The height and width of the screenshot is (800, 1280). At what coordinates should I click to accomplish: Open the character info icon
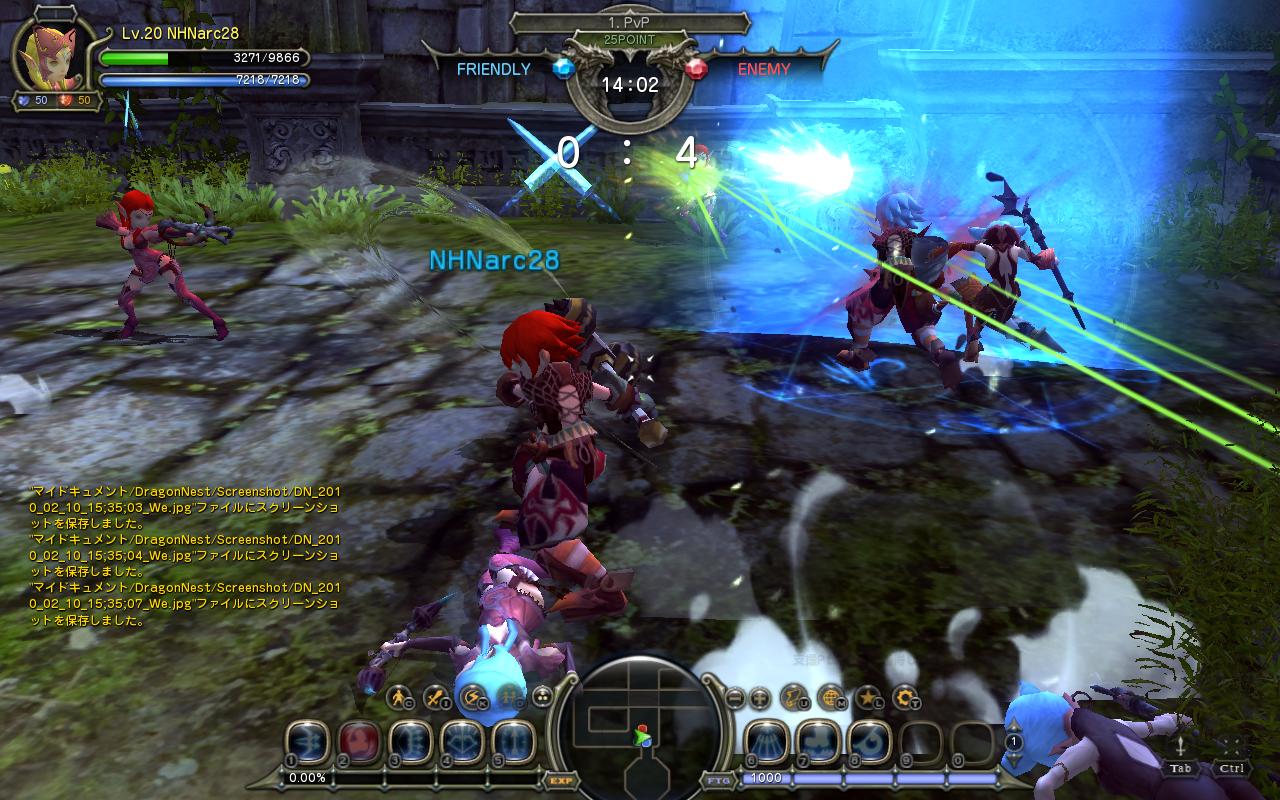point(398,695)
